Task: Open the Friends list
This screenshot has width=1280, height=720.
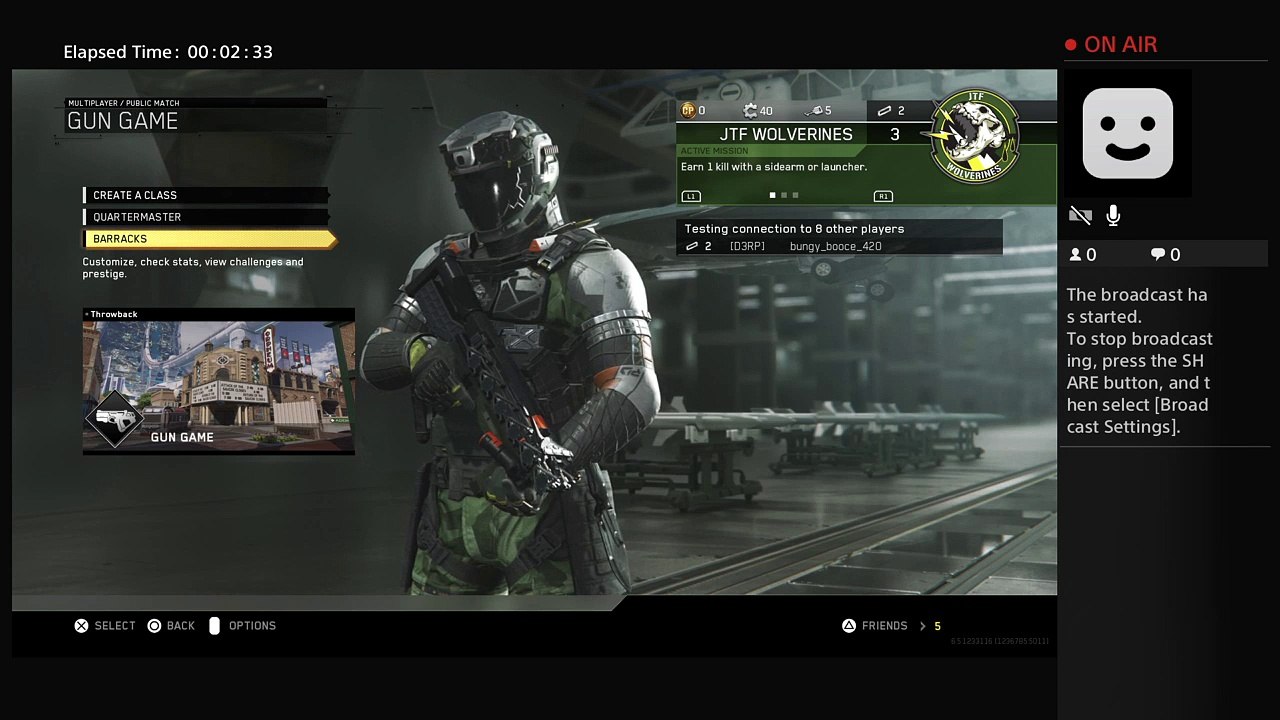Action: [x=884, y=626]
